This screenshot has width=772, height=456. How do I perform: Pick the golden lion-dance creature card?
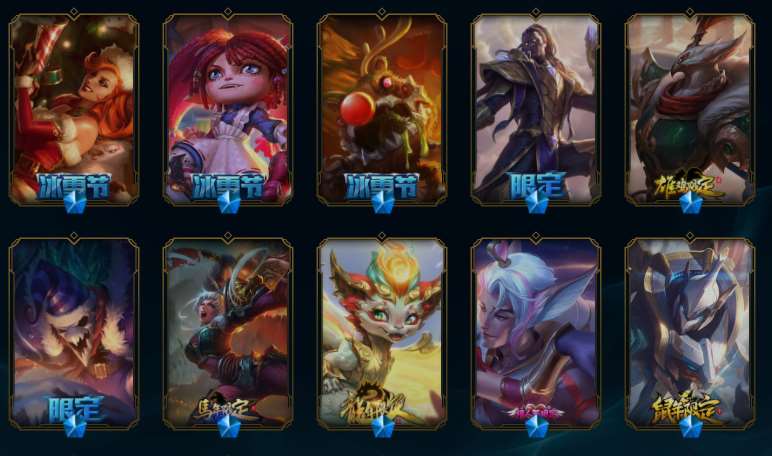pyautogui.click(x=382, y=334)
